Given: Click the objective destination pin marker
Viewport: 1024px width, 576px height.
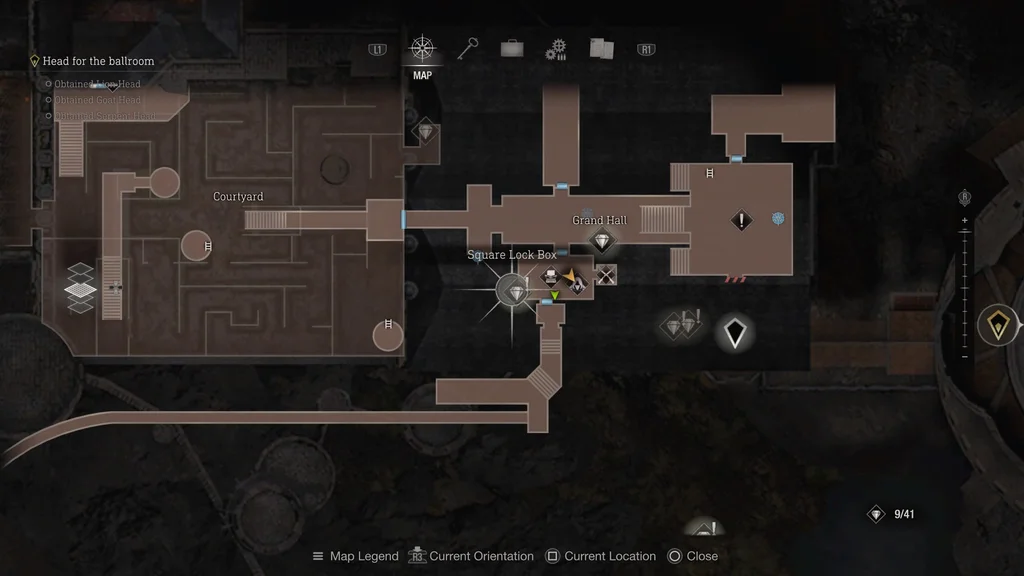Looking at the screenshot, I should click(735, 332).
